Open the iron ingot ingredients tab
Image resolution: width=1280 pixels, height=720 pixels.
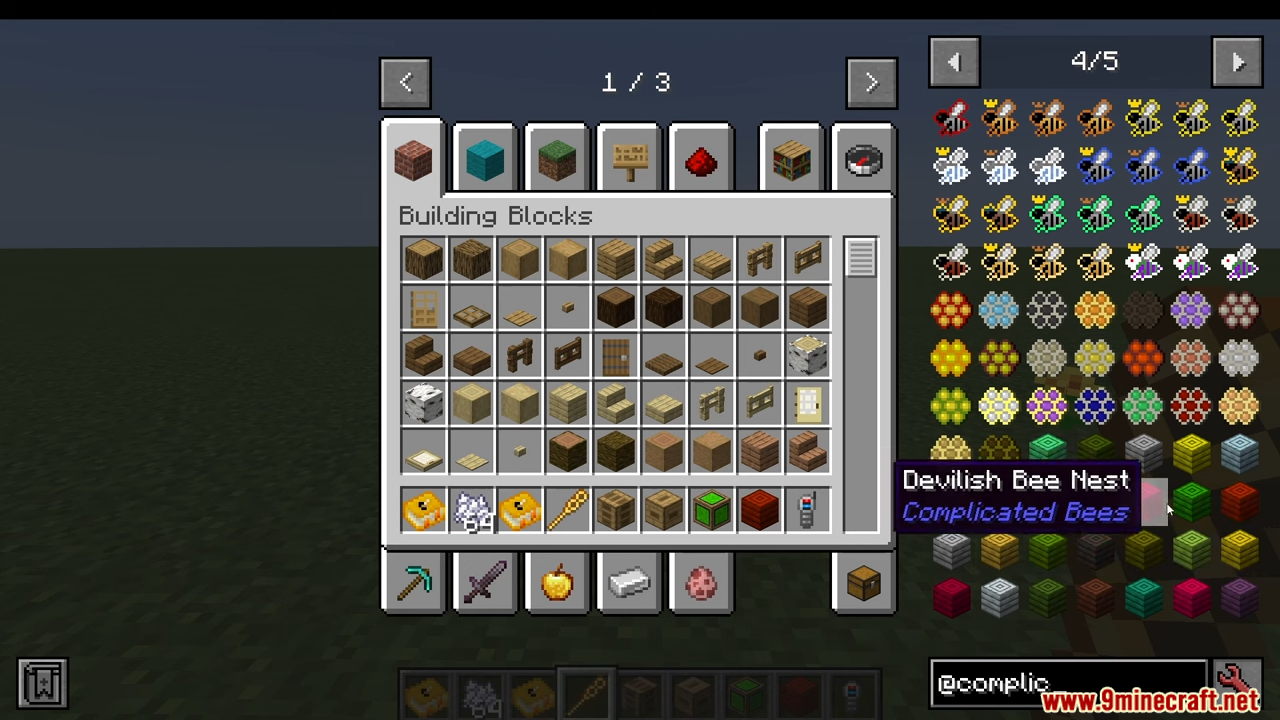tap(629, 582)
